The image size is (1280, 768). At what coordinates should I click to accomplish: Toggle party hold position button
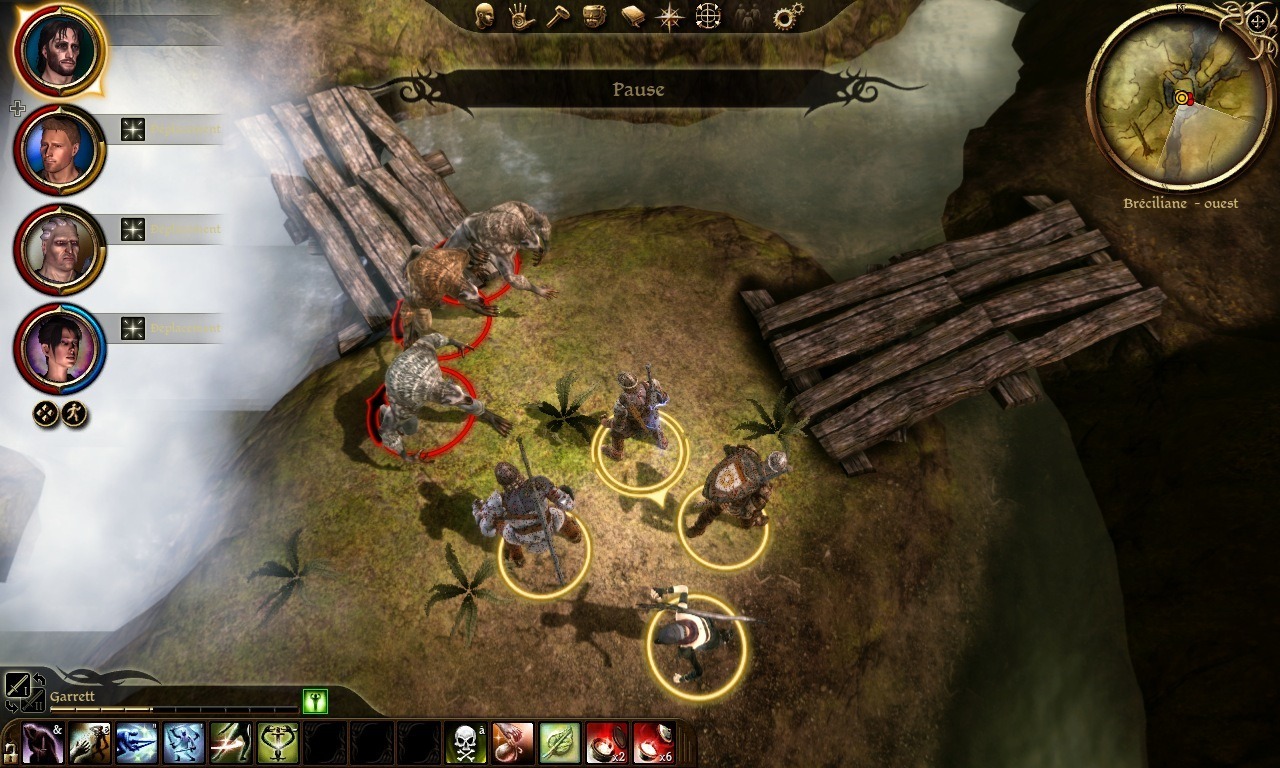(x=46, y=413)
